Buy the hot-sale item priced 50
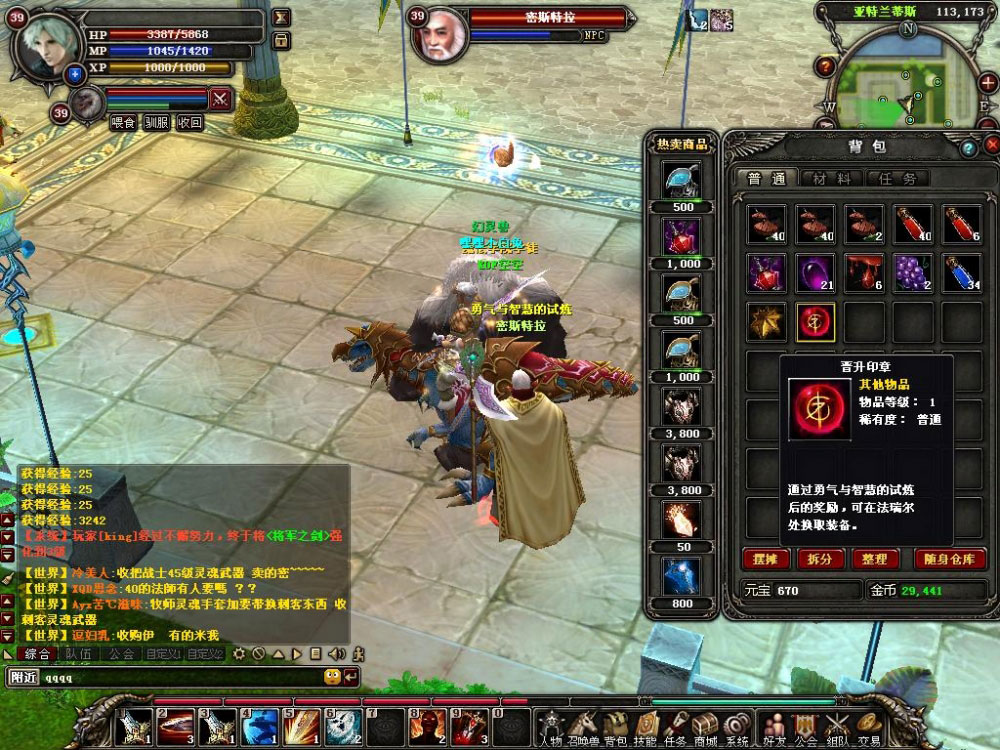The image size is (1000, 750). 683,519
